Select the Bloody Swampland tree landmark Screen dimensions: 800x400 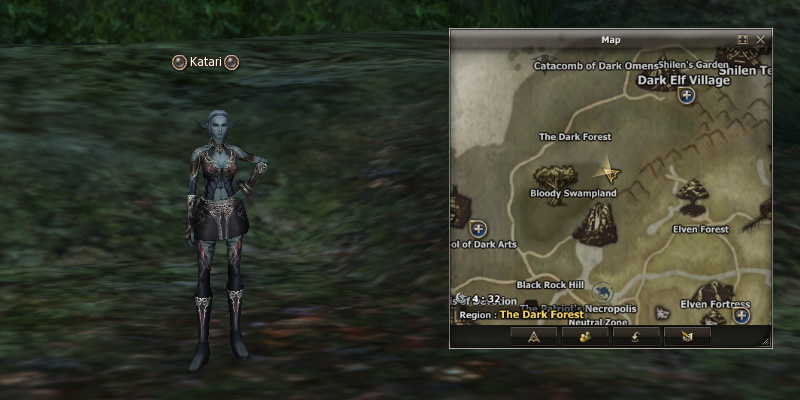(549, 175)
